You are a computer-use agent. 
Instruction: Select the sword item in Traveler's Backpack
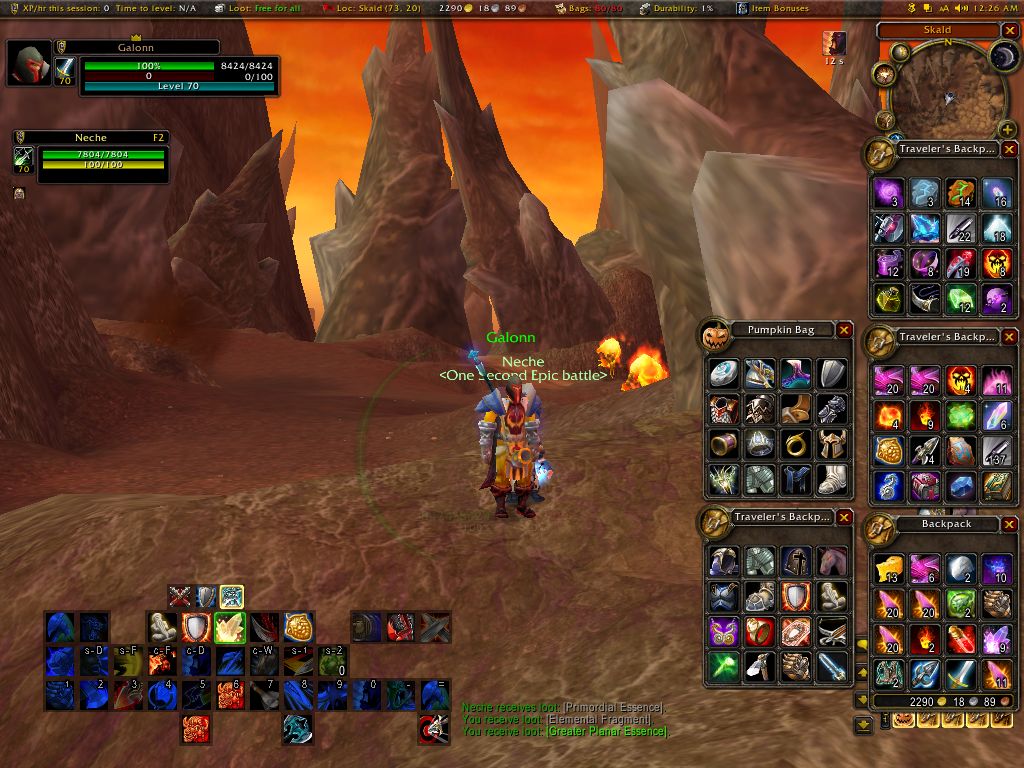point(831,666)
